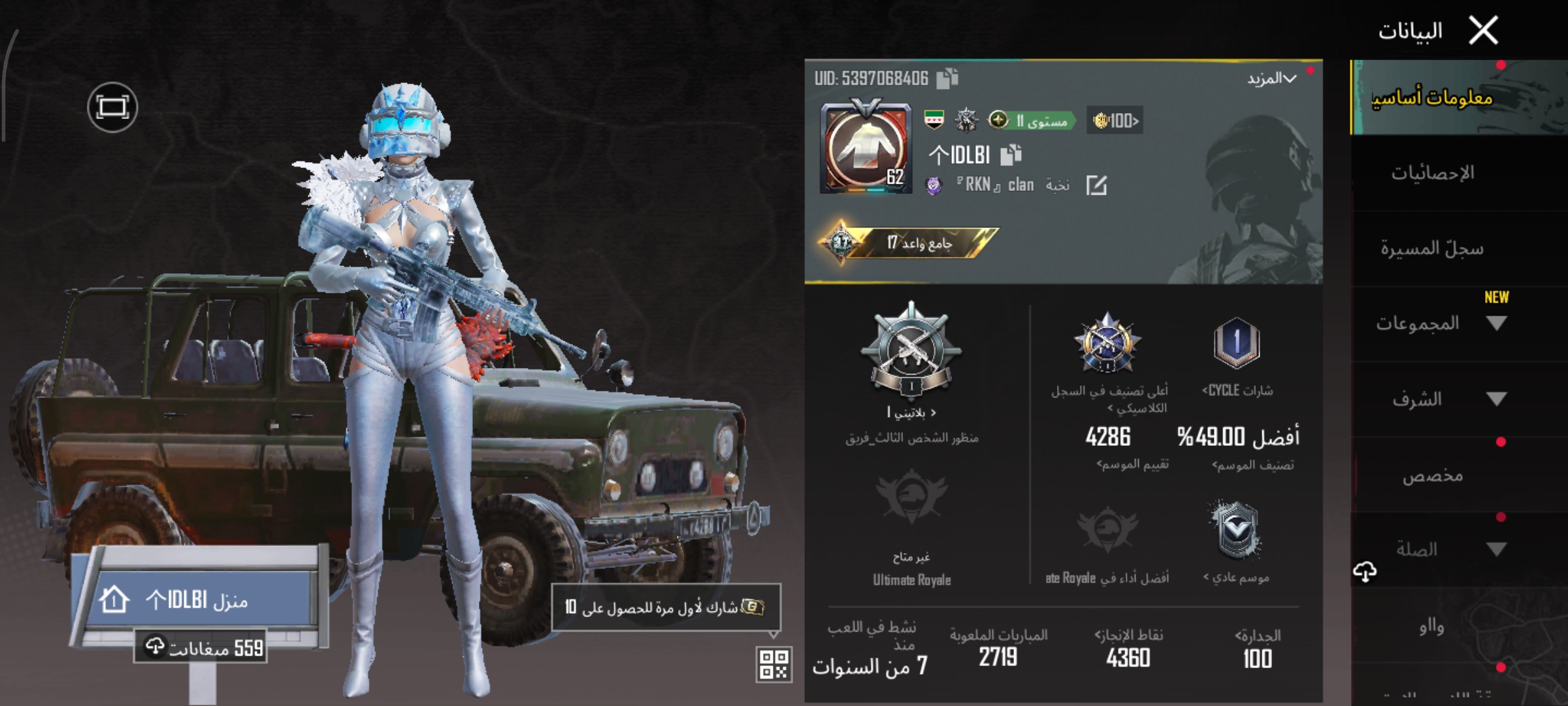
Task: Open the سجل المسيرة career record tab
Action: (1432, 248)
